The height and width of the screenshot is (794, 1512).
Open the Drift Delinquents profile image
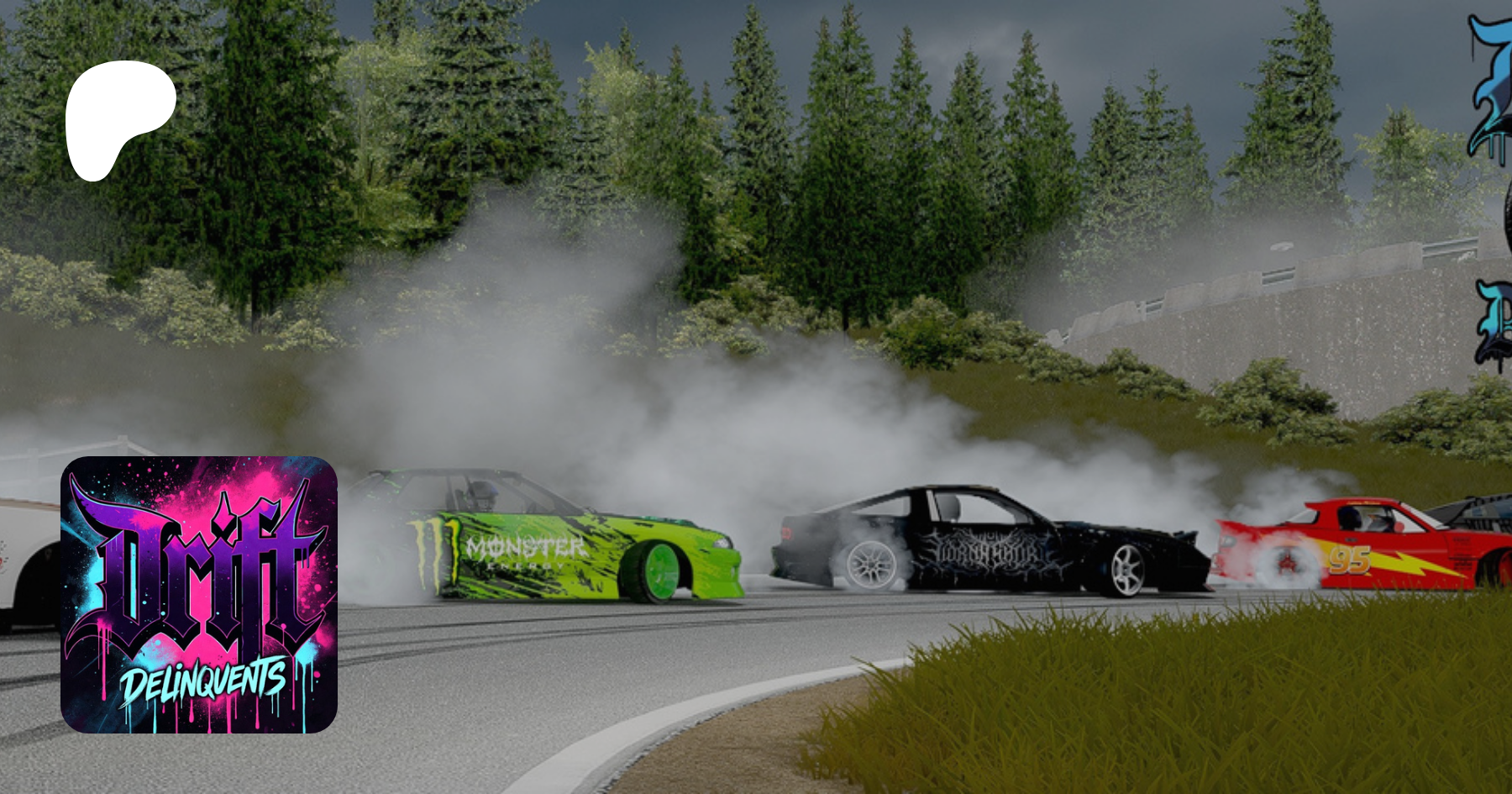(199, 594)
